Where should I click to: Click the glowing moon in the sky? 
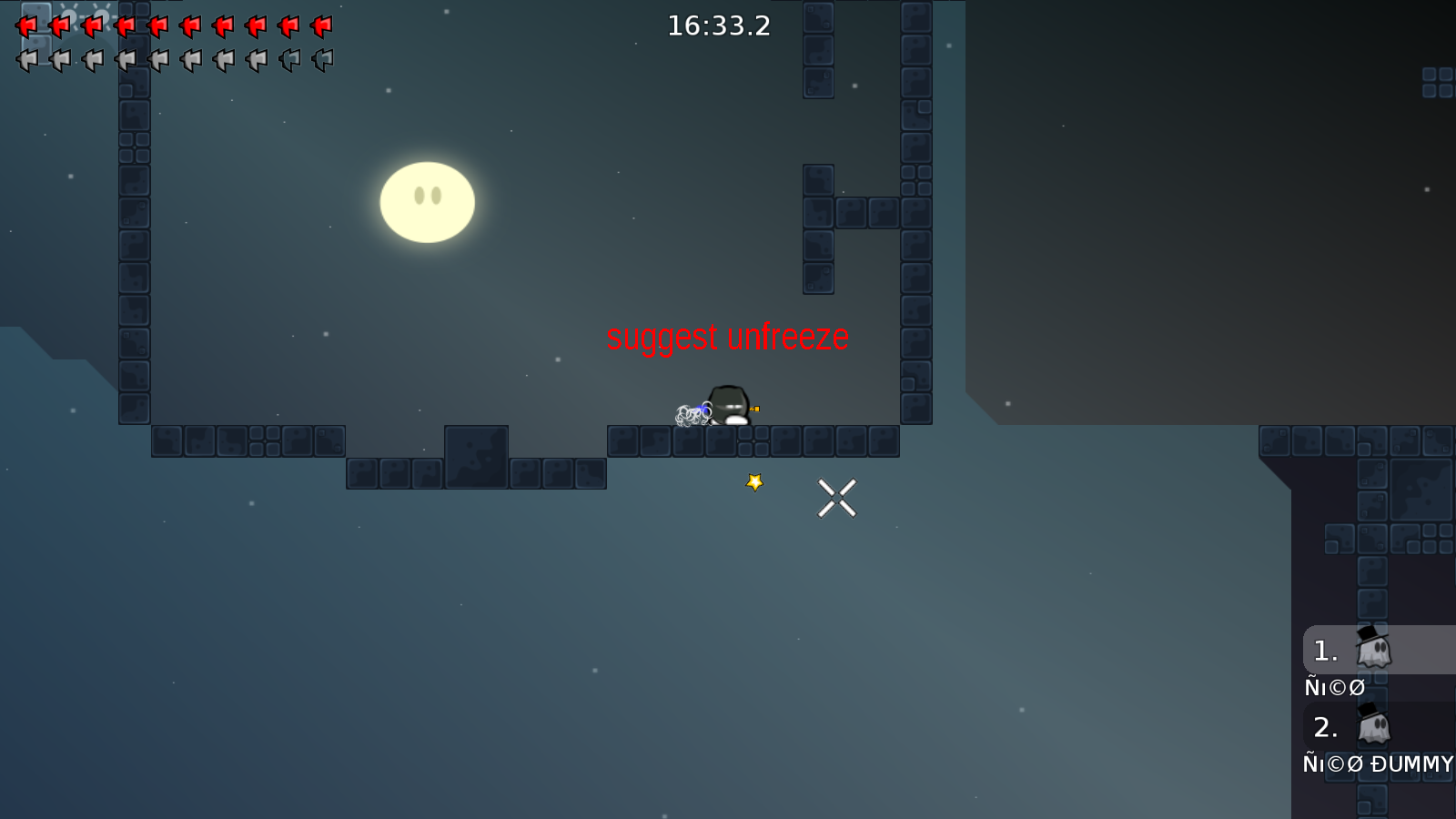point(427,202)
